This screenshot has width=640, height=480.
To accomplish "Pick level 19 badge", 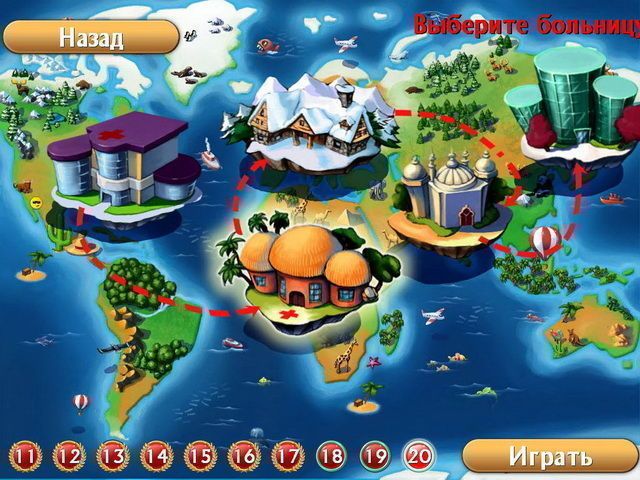I will pos(375,457).
